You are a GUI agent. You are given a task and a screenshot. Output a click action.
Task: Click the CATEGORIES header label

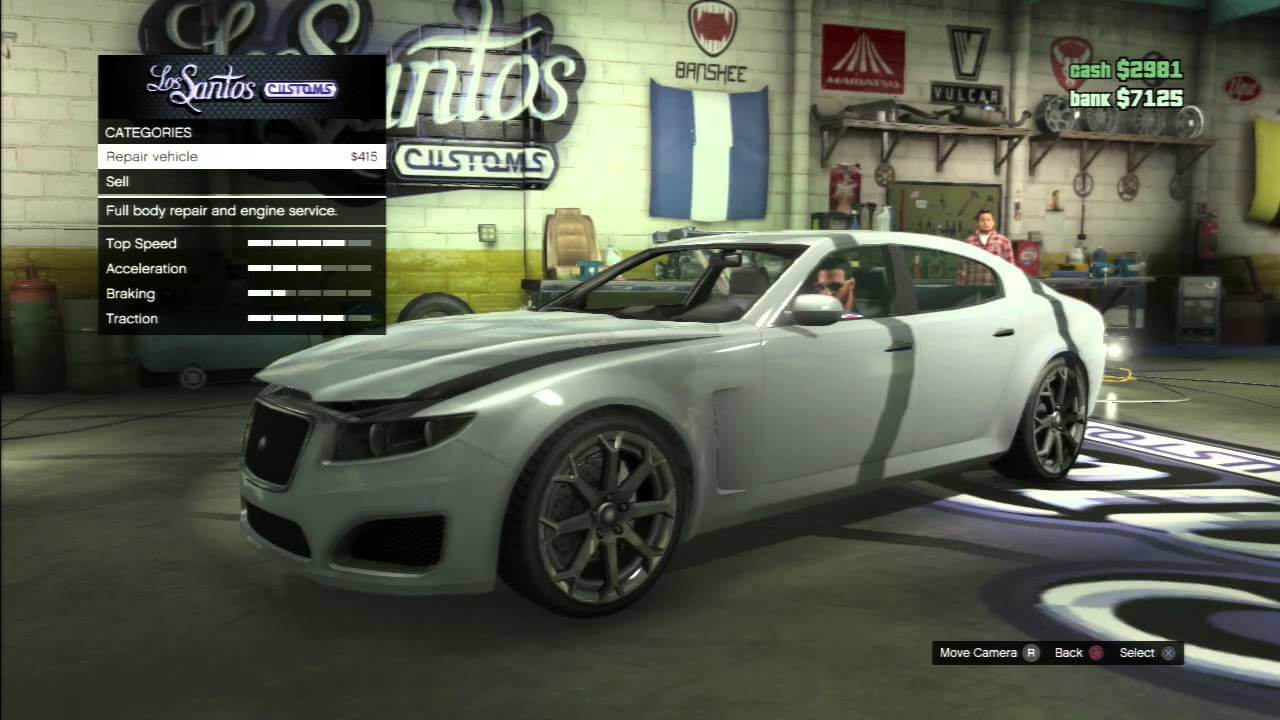pos(148,132)
